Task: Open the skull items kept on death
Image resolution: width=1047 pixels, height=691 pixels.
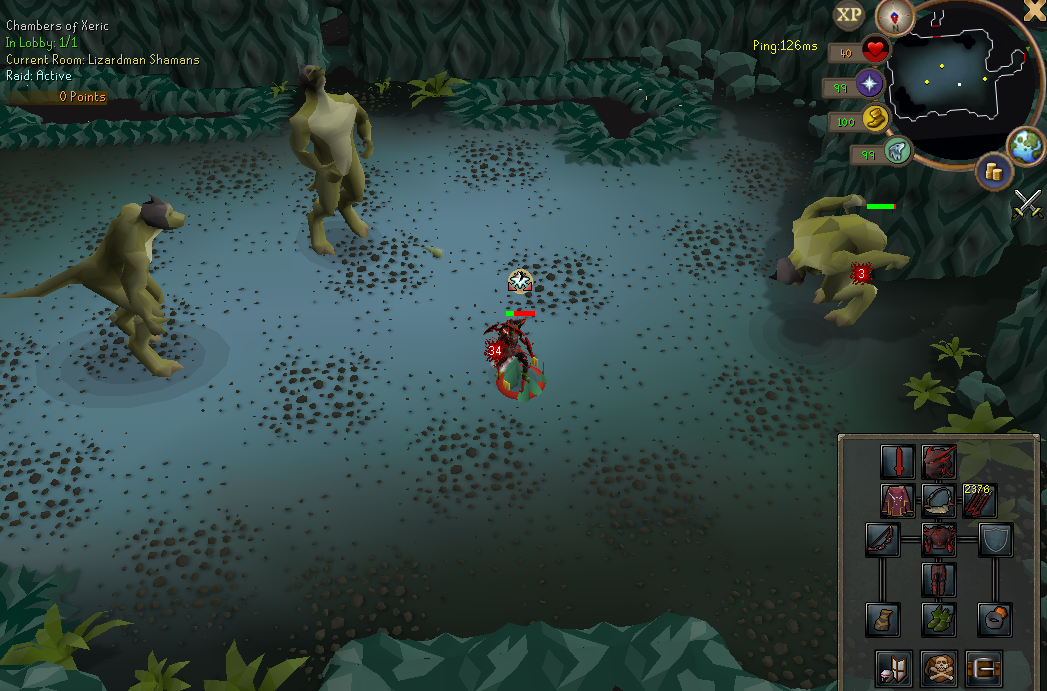Action: 939,667
